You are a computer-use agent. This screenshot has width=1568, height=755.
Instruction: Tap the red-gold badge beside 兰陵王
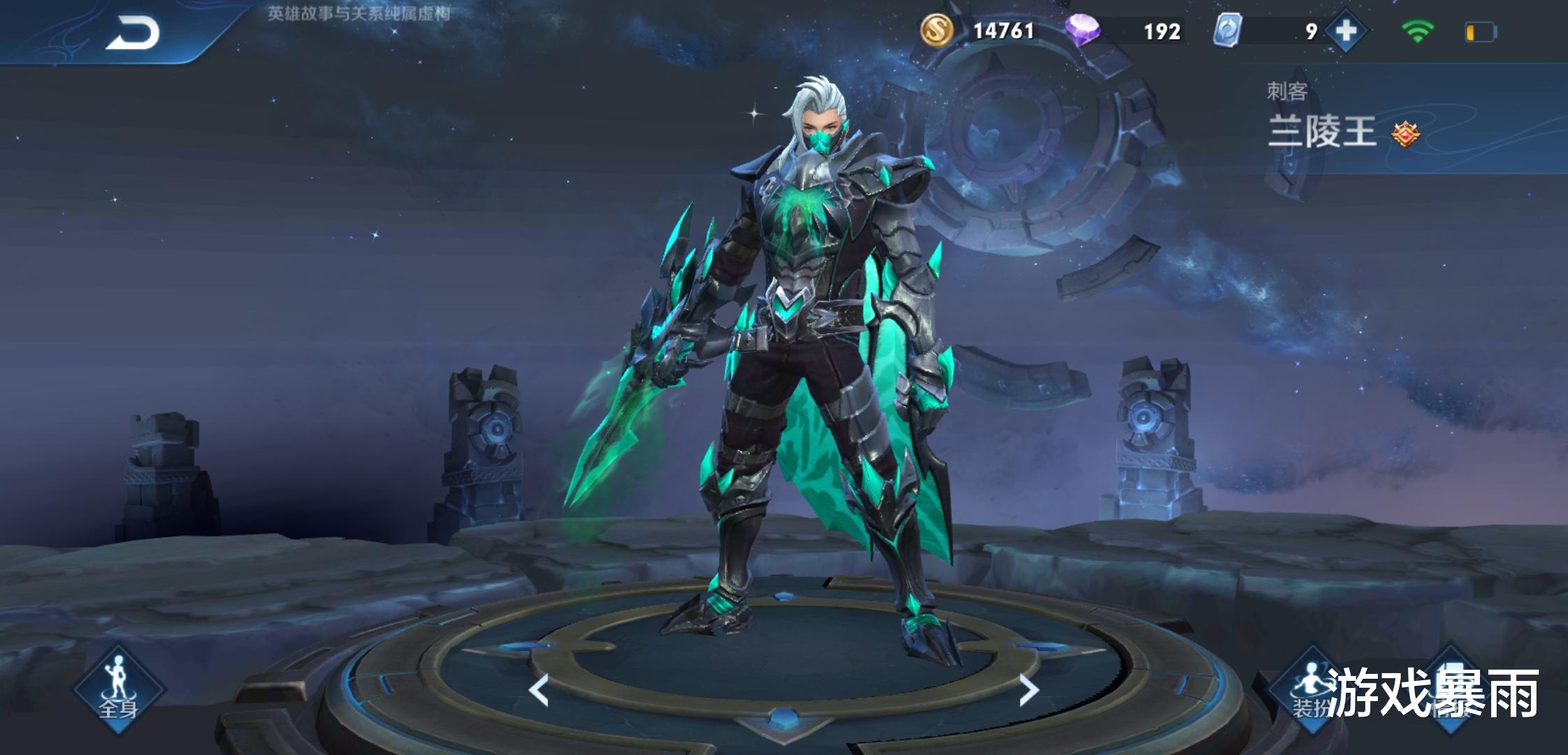tap(1405, 134)
